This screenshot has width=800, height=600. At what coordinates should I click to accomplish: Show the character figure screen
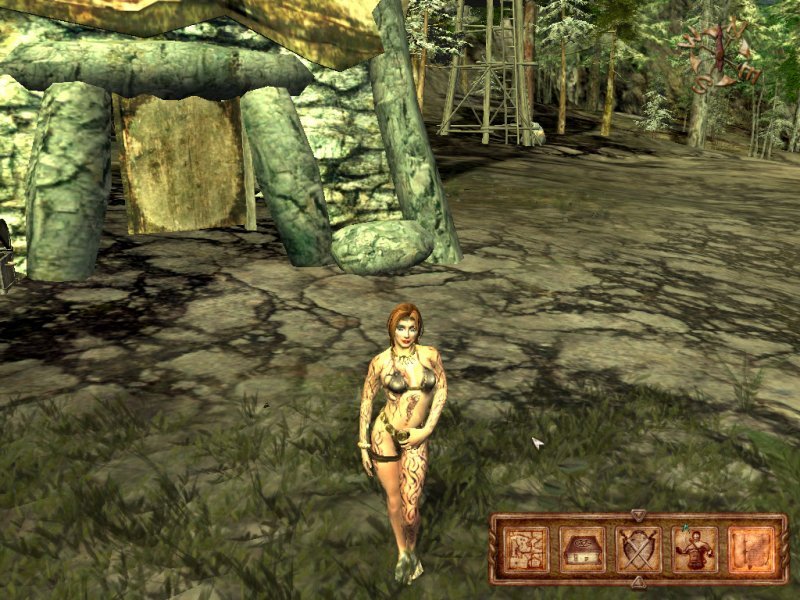tap(694, 549)
